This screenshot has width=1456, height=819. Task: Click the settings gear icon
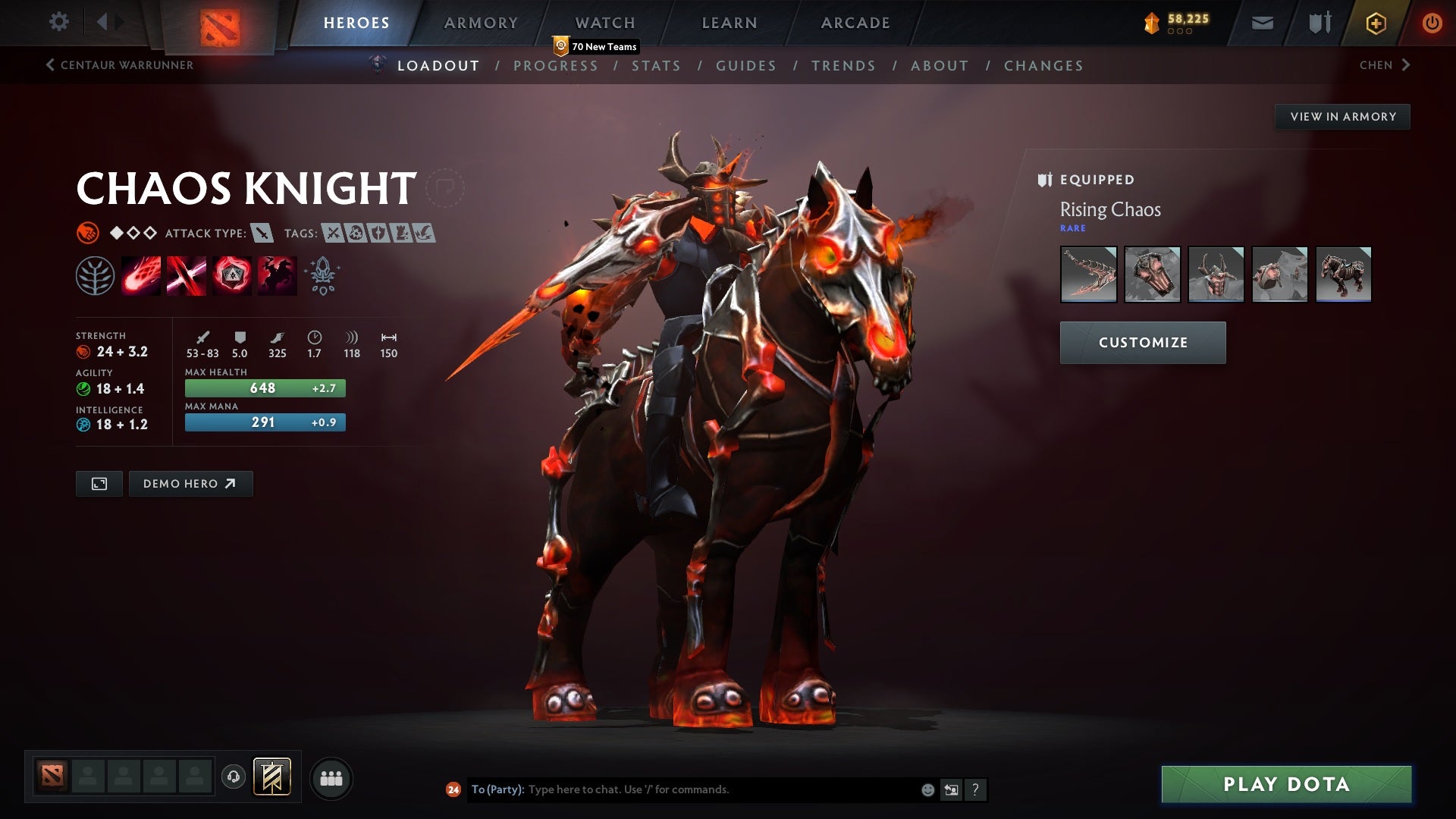coord(59,22)
